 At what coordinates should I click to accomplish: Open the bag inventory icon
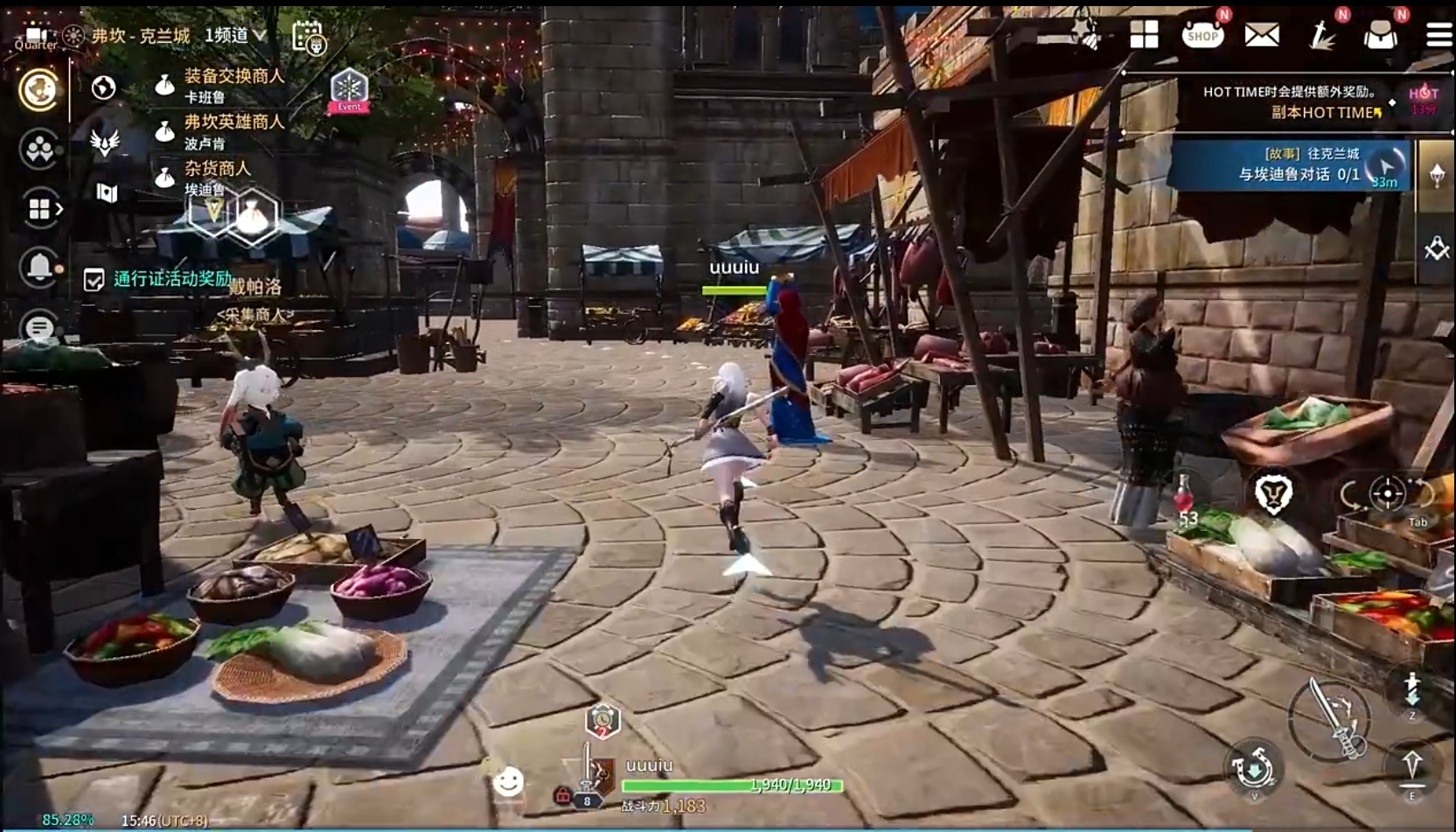[x=1380, y=35]
